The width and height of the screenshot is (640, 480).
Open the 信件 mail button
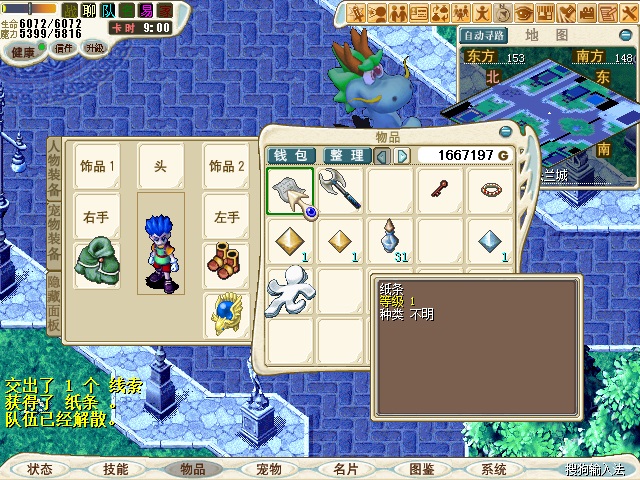tap(64, 49)
